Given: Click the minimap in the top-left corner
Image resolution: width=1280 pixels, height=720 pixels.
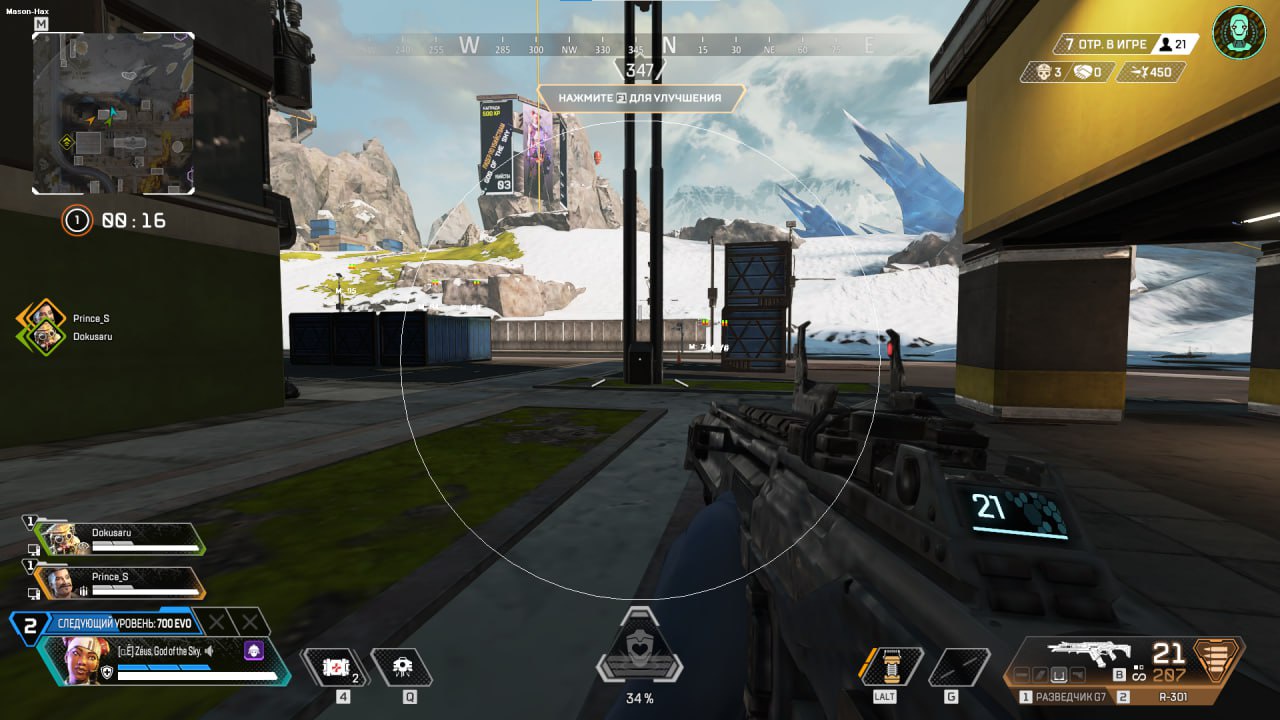Looking at the screenshot, I should (113, 113).
